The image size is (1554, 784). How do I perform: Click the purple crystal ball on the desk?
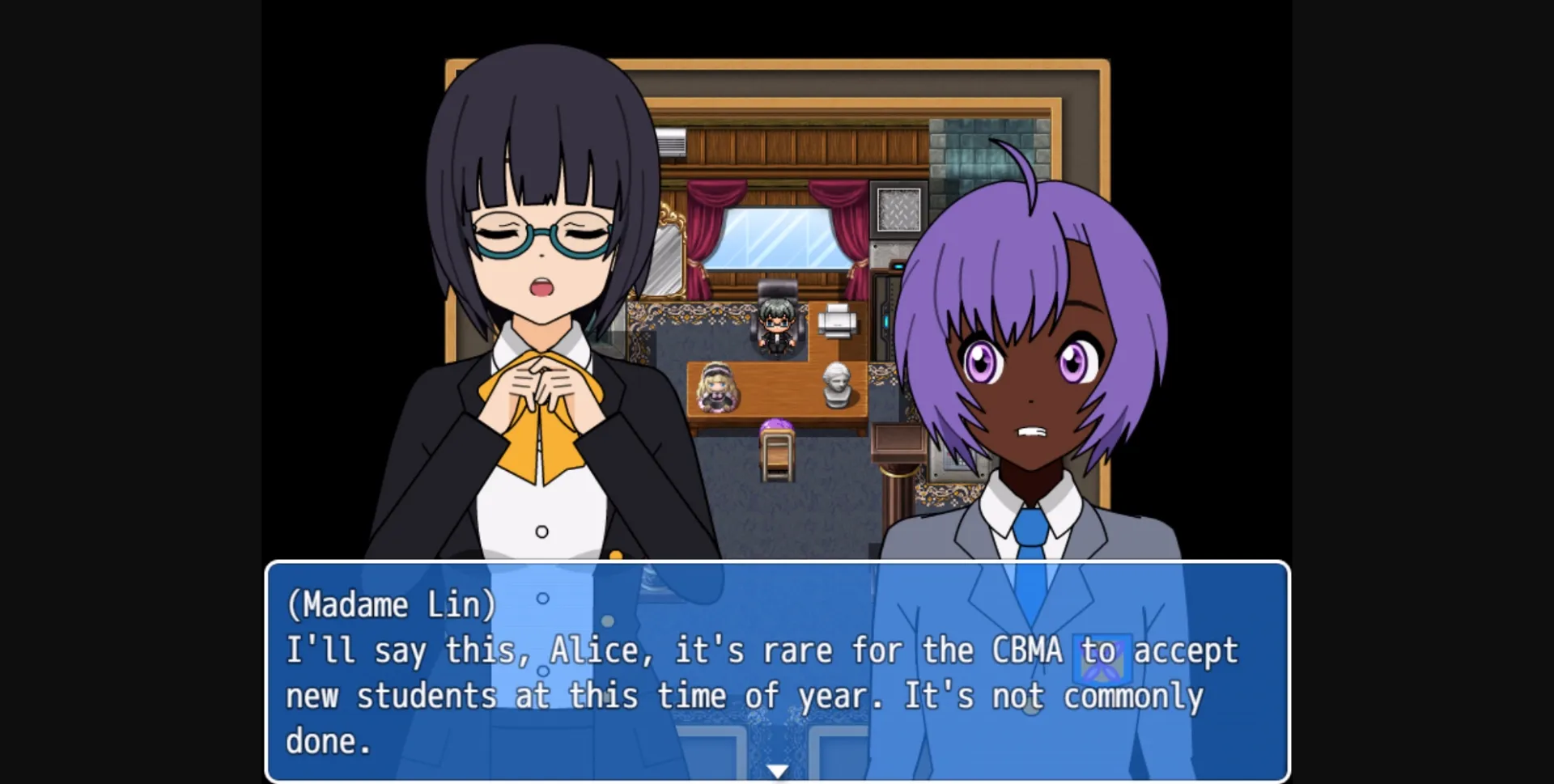click(779, 422)
